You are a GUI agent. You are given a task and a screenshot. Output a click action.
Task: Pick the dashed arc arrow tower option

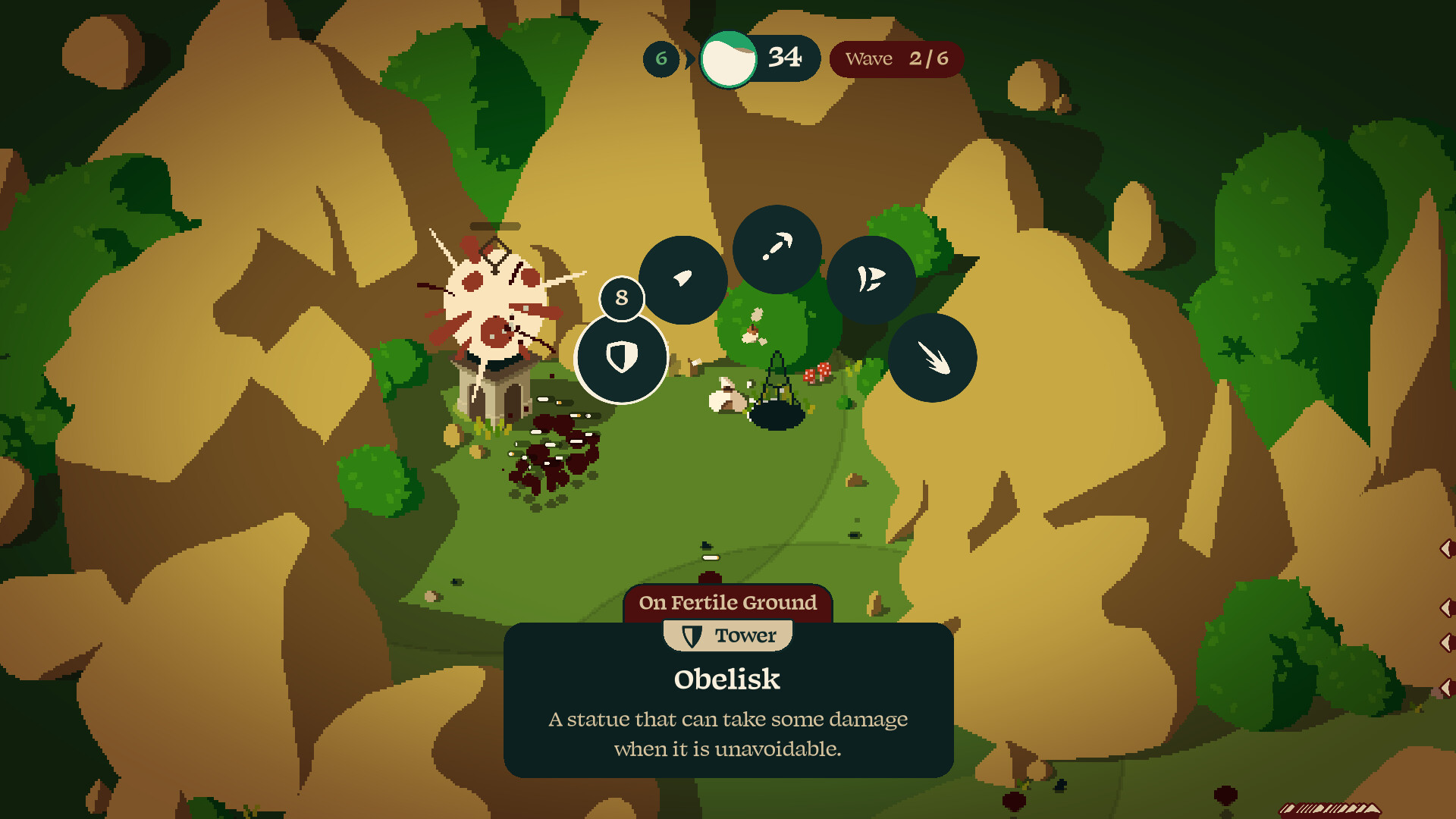click(777, 249)
